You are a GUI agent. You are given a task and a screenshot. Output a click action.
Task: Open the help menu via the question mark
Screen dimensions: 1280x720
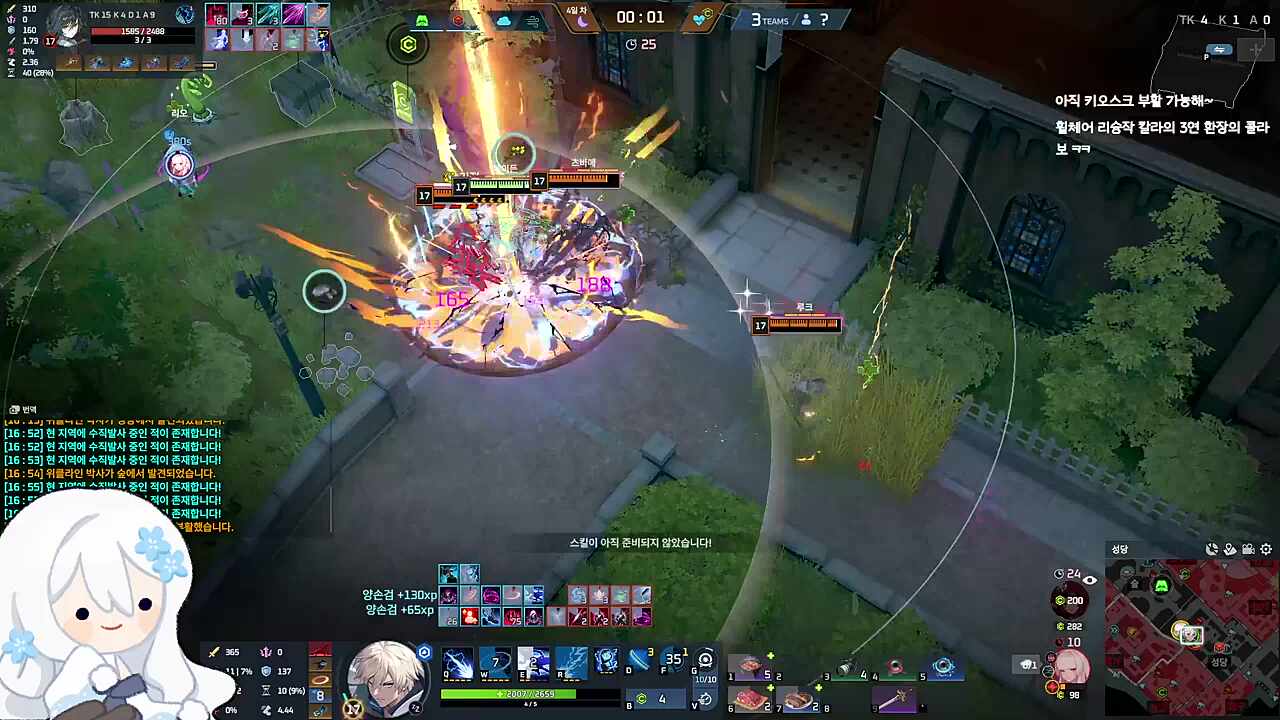click(823, 20)
